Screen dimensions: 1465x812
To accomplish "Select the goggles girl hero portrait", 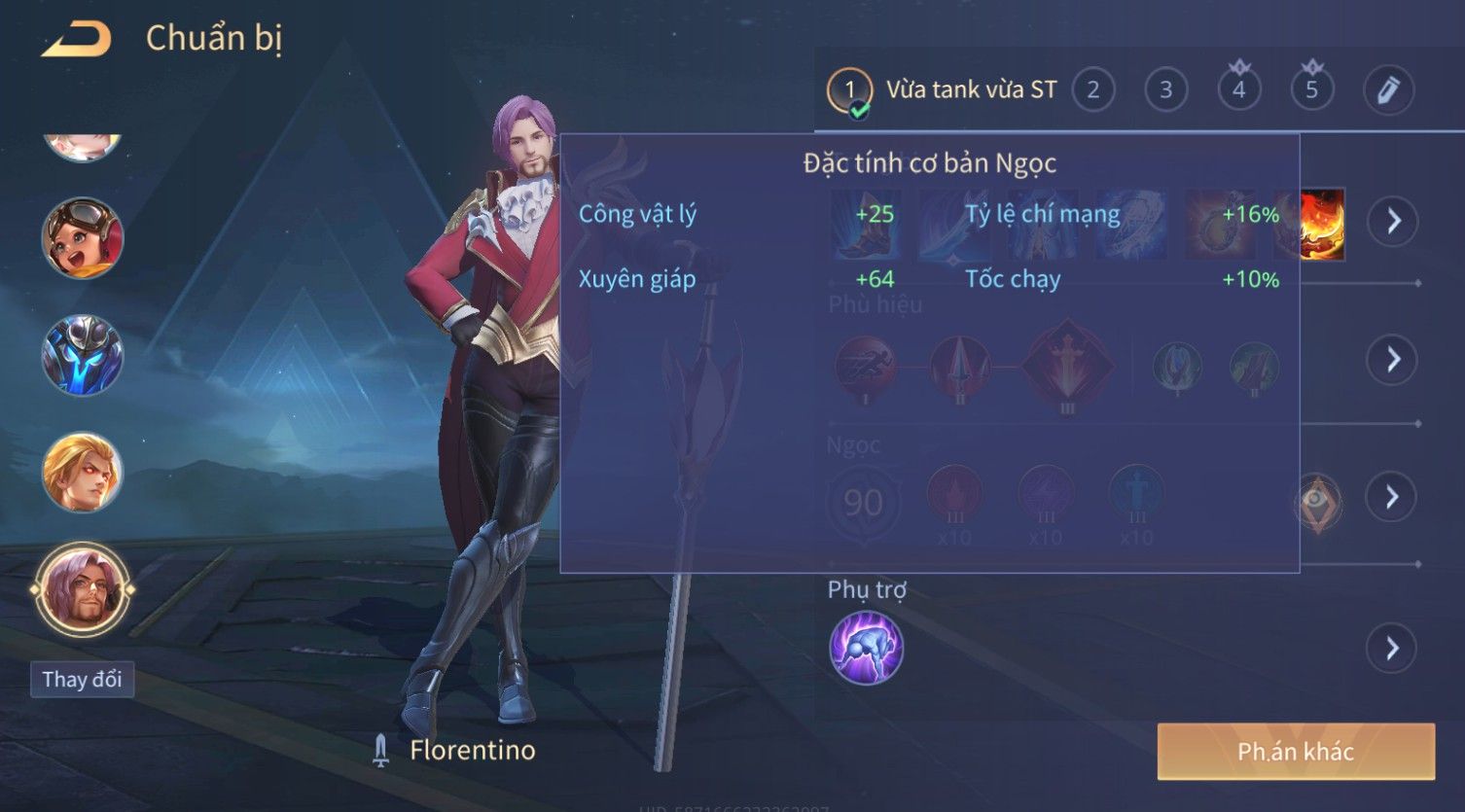I will (83, 238).
